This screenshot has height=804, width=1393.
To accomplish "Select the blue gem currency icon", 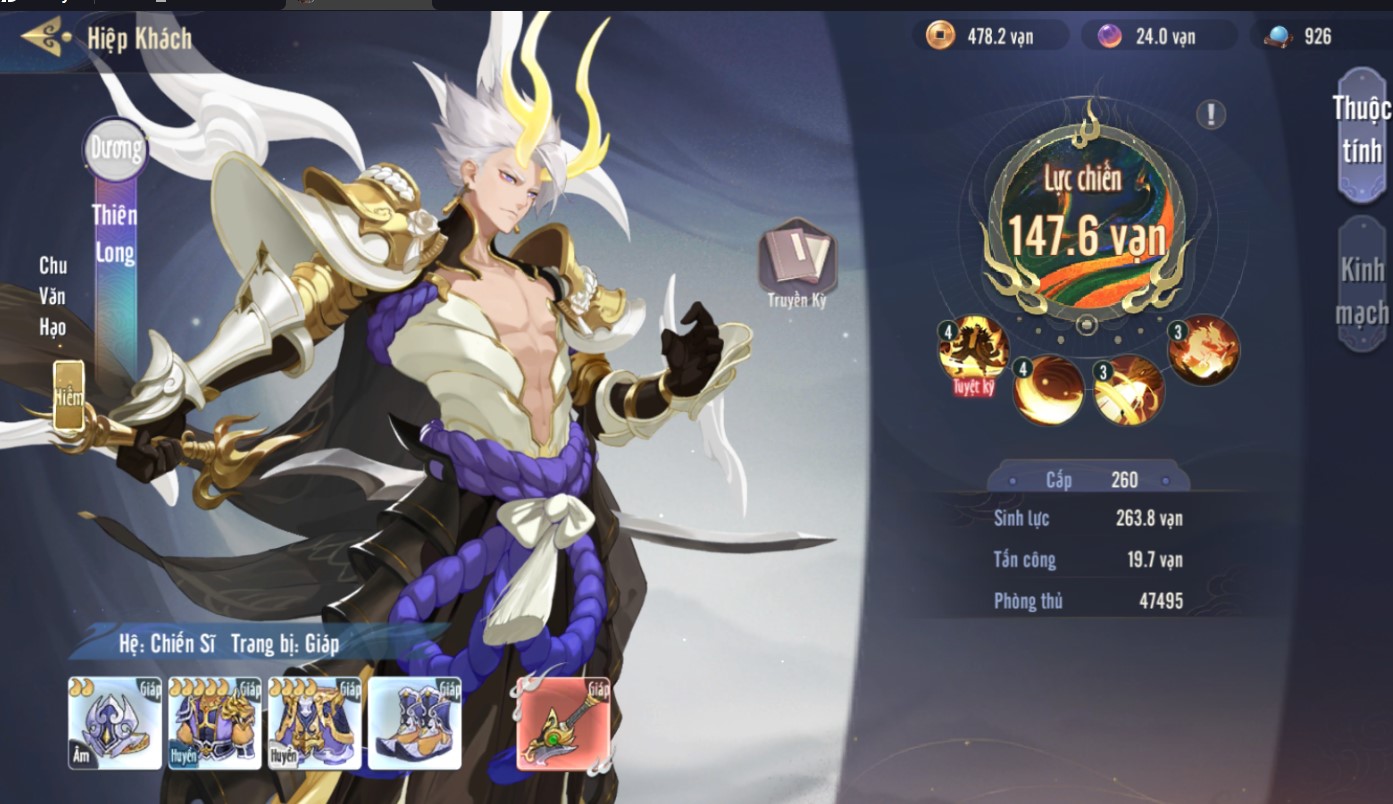I will click(1278, 37).
